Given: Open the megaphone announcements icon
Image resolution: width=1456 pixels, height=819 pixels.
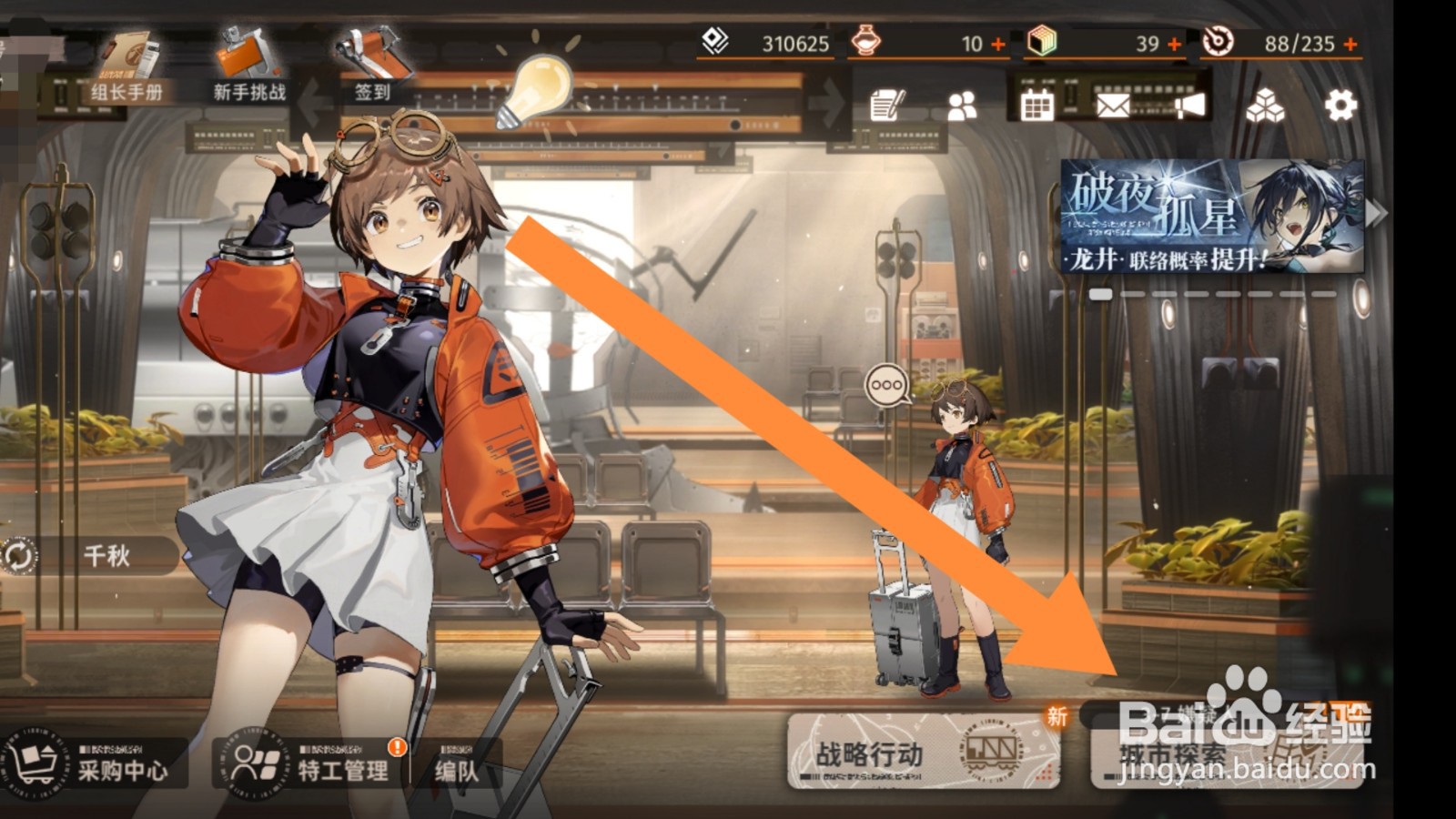Looking at the screenshot, I should point(1188,106).
